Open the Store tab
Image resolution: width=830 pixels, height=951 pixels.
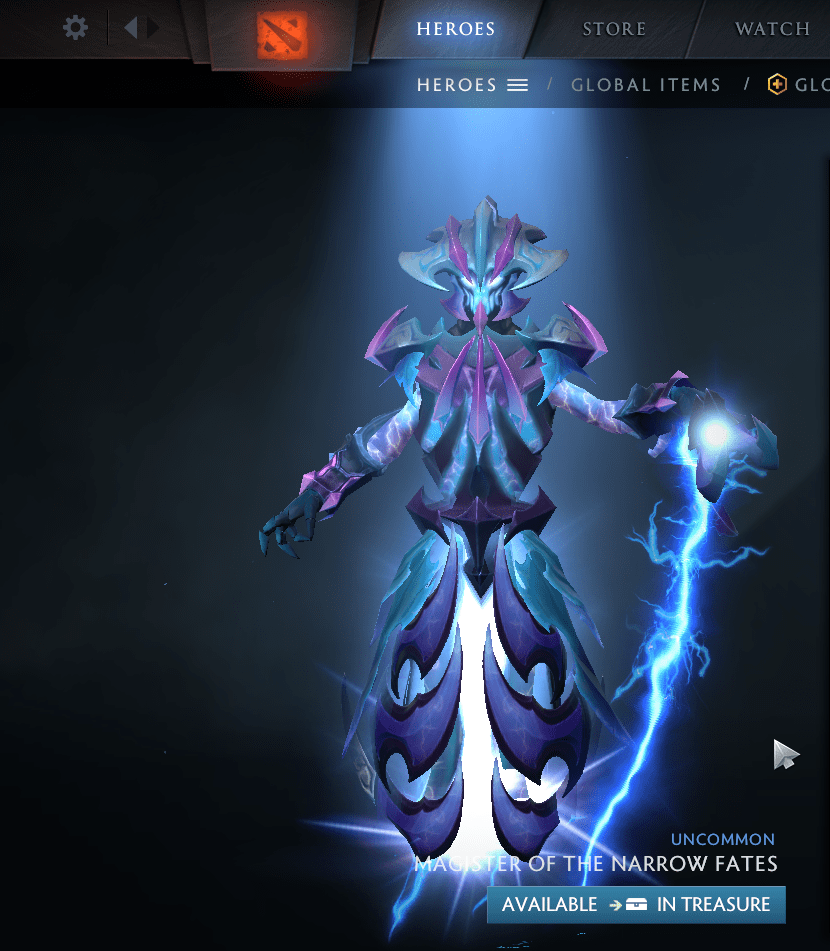pyautogui.click(x=614, y=29)
